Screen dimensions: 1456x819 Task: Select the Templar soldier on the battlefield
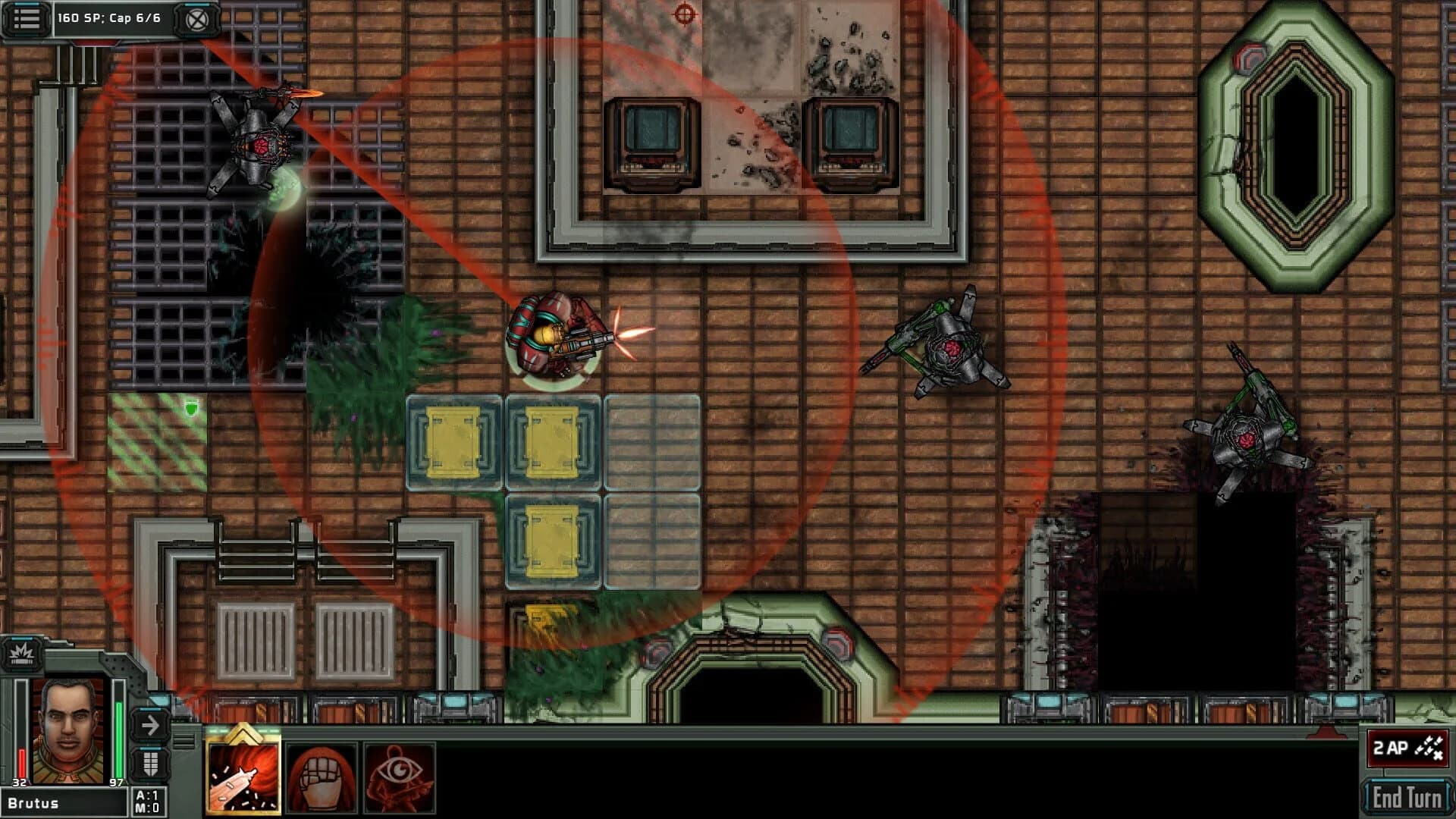(554, 341)
